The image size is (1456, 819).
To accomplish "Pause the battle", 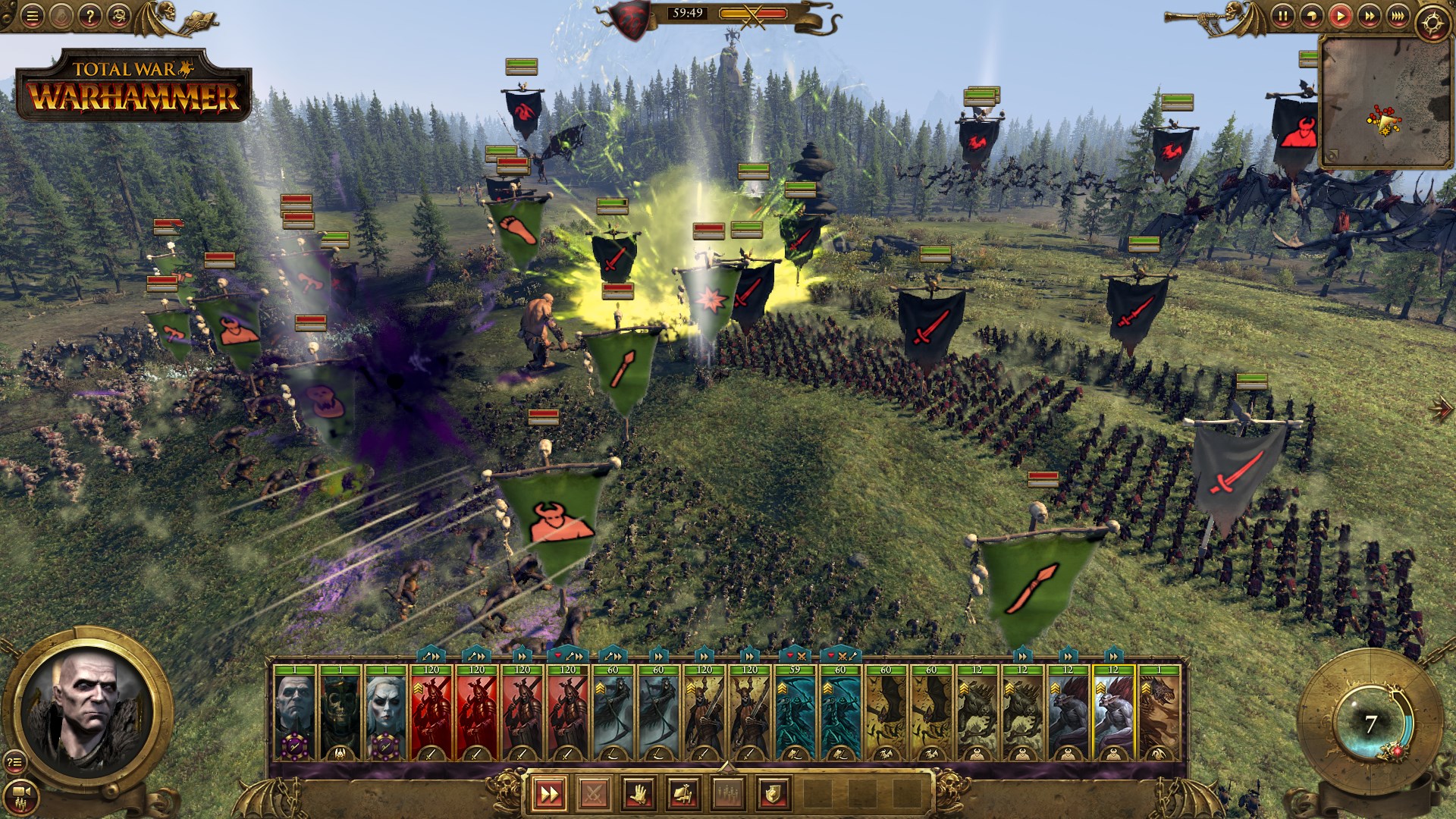I will [1282, 16].
